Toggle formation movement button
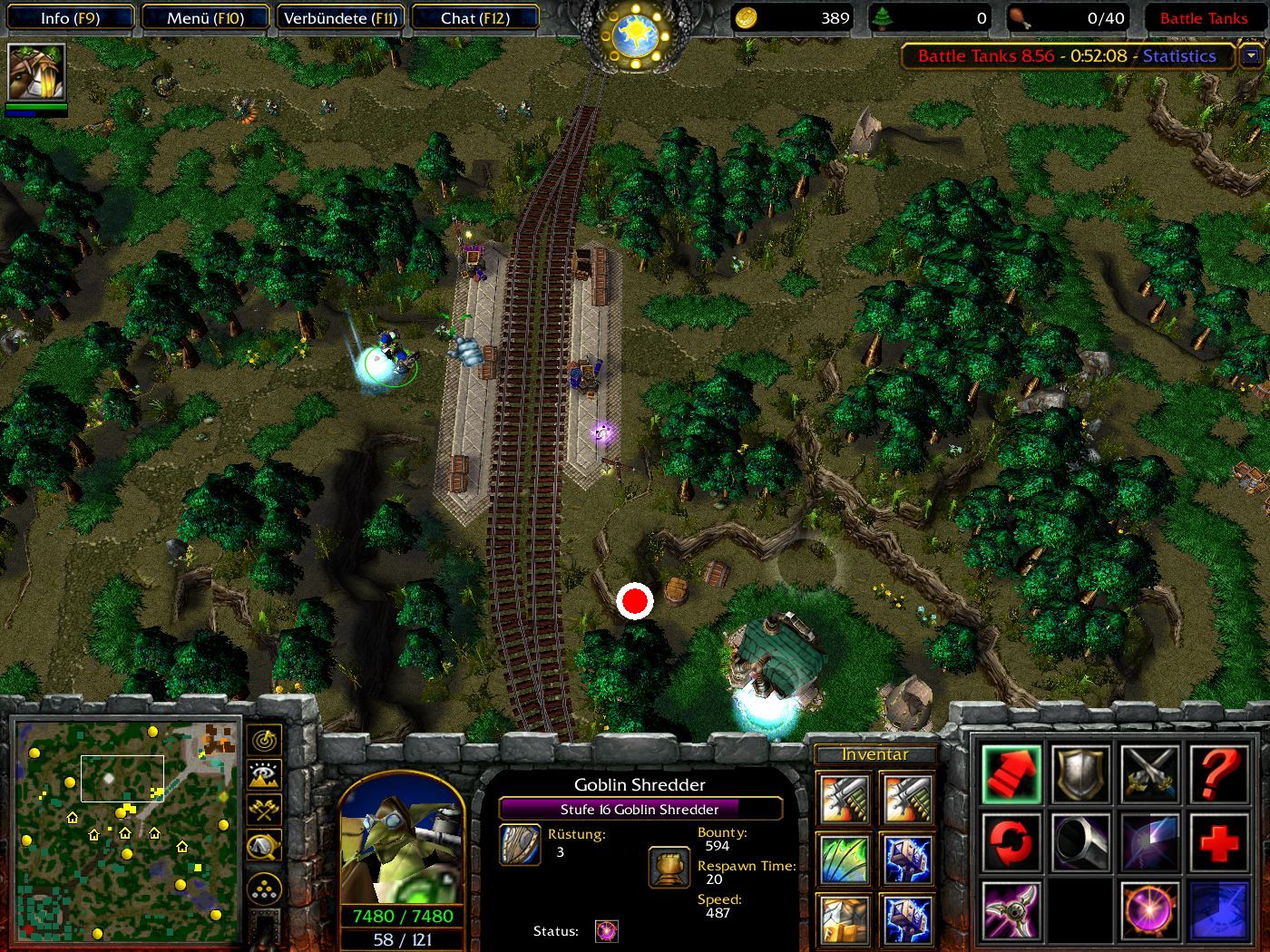The image size is (1270, 952). (264, 889)
